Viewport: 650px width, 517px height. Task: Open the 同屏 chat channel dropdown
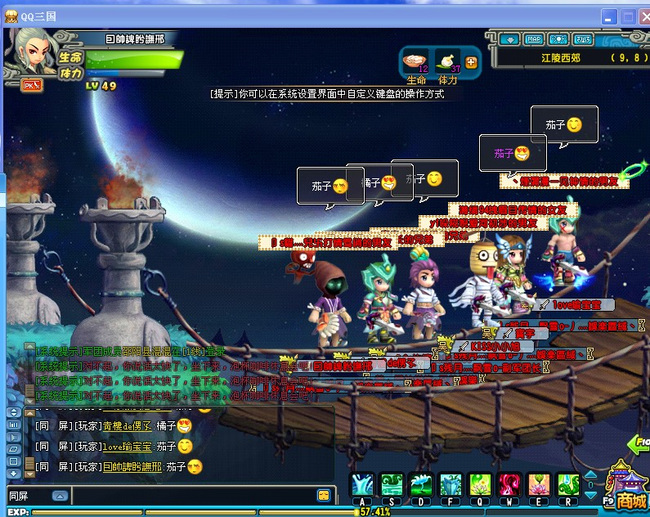click(x=59, y=496)
